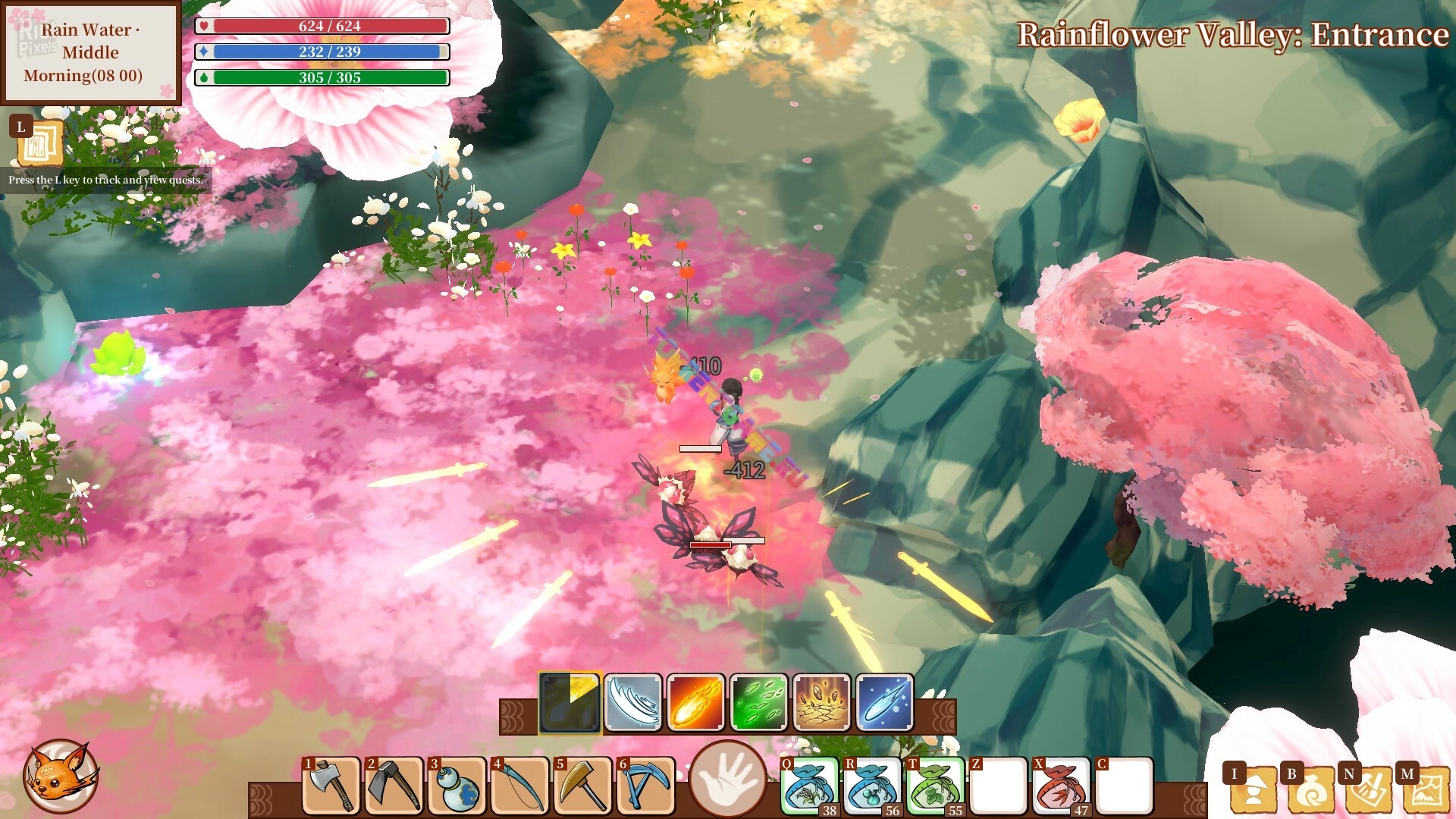Select the blue bag with 56 items
The image size is (1456, 819).
pyautogui.click(x=872, y=786)
